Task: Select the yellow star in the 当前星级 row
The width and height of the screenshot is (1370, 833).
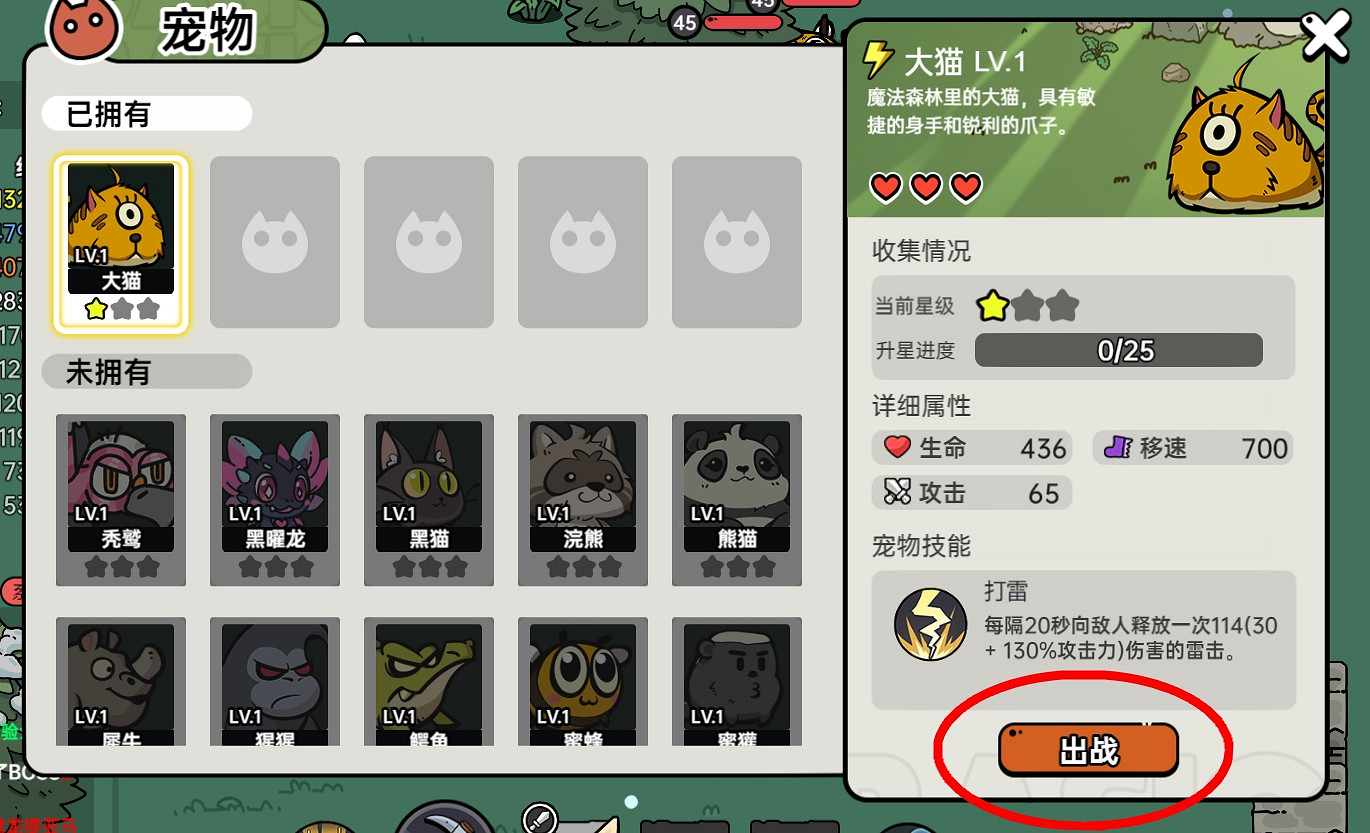Action: coord(991,307)
